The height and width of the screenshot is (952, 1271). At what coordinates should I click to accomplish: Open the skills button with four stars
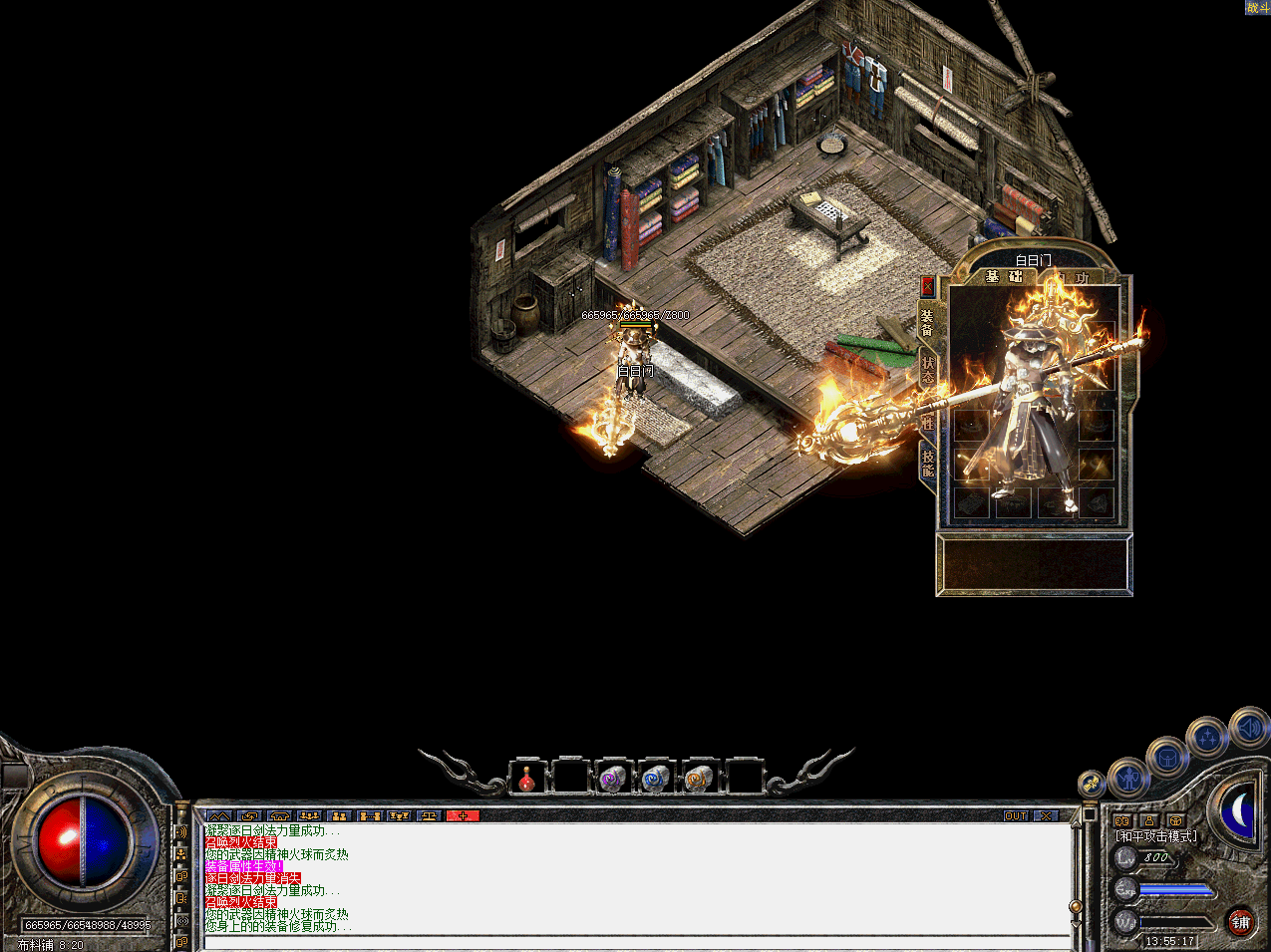[1207, 739]
